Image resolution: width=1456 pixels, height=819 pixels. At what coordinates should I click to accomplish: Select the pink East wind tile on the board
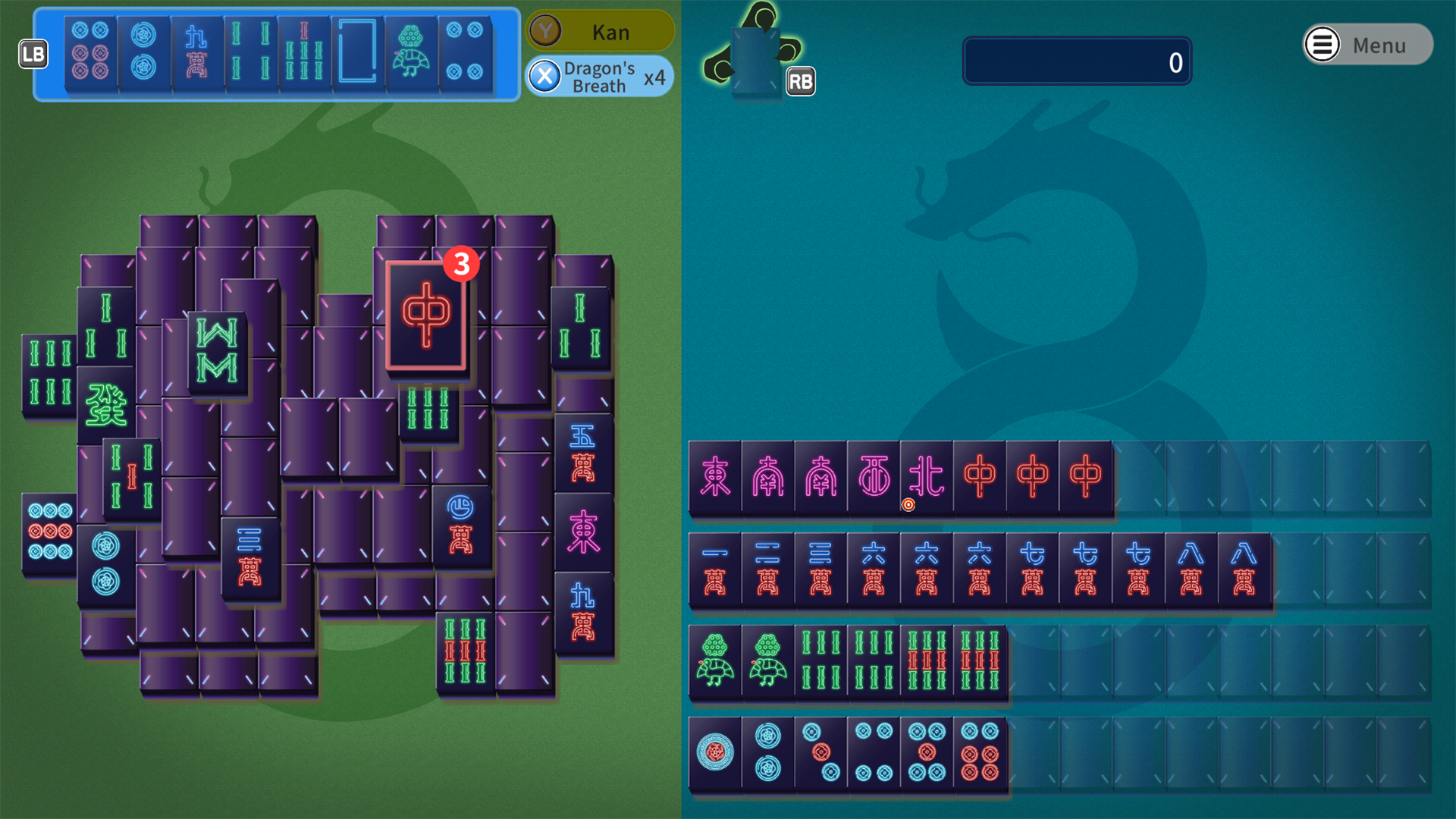click(582, 532)
